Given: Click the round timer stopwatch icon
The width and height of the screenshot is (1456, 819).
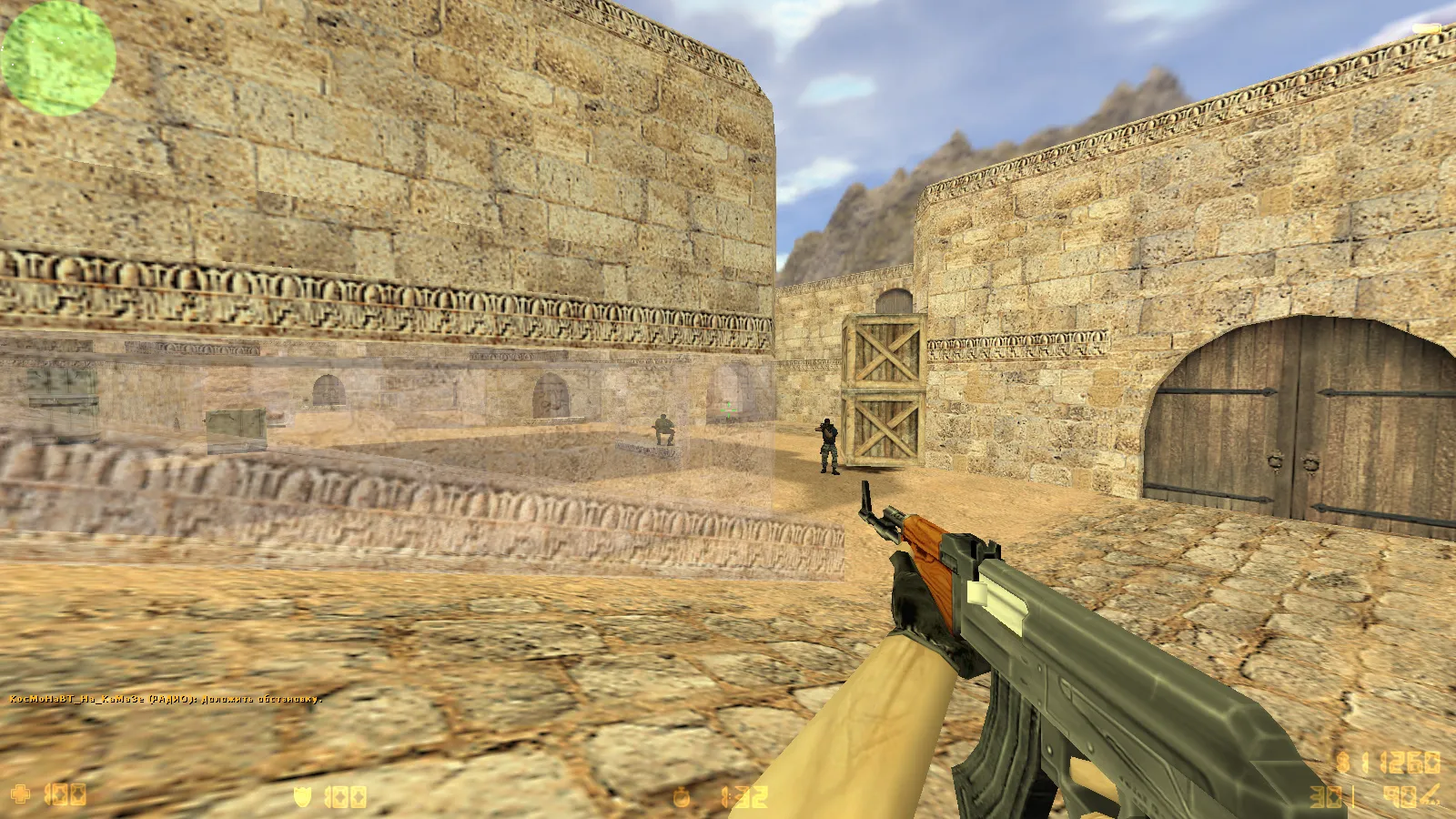Looking at the screenshot, I should coord(681,798).
